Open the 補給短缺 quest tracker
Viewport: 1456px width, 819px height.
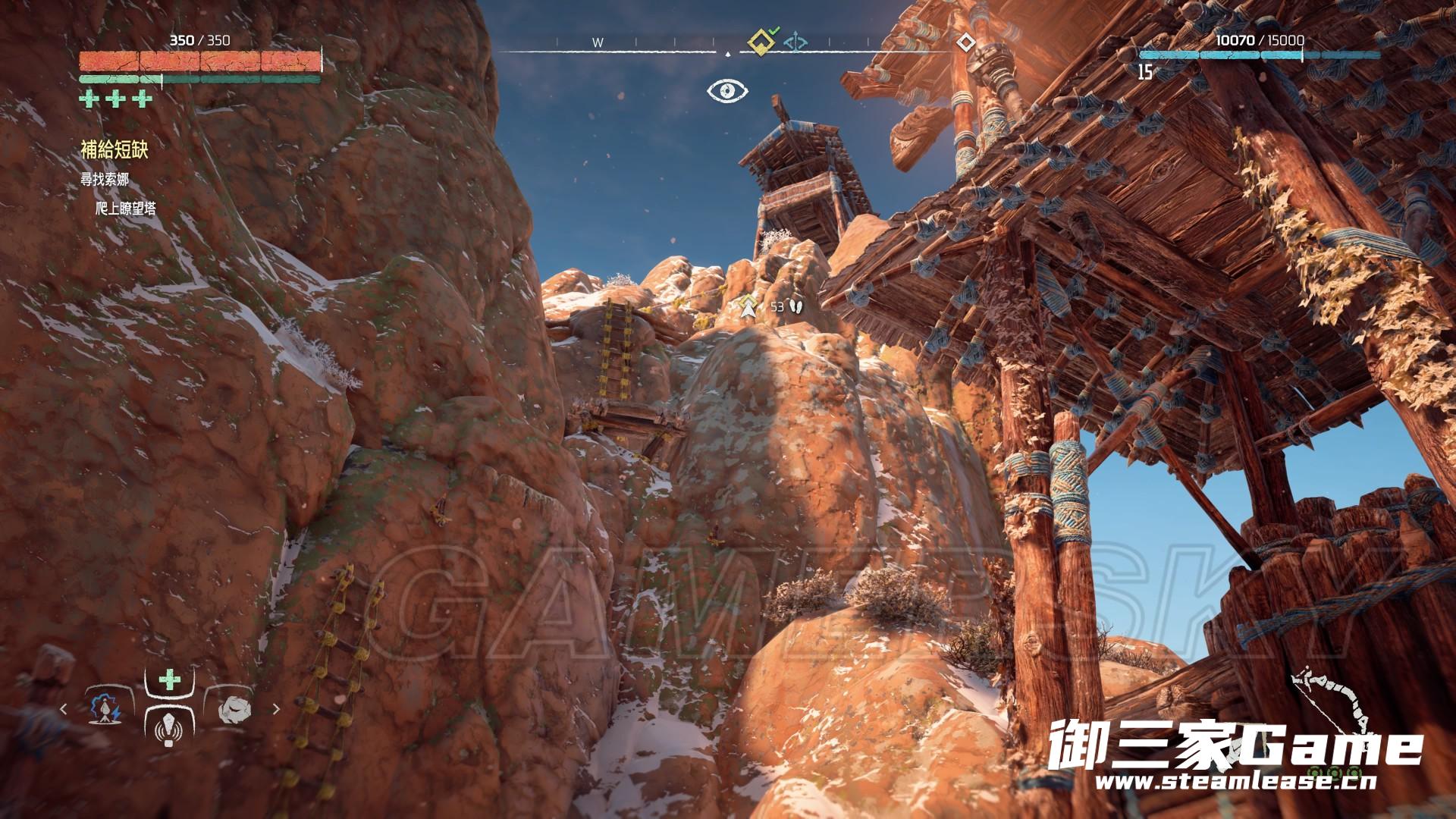pyautogui.click(x=115, y=149)
